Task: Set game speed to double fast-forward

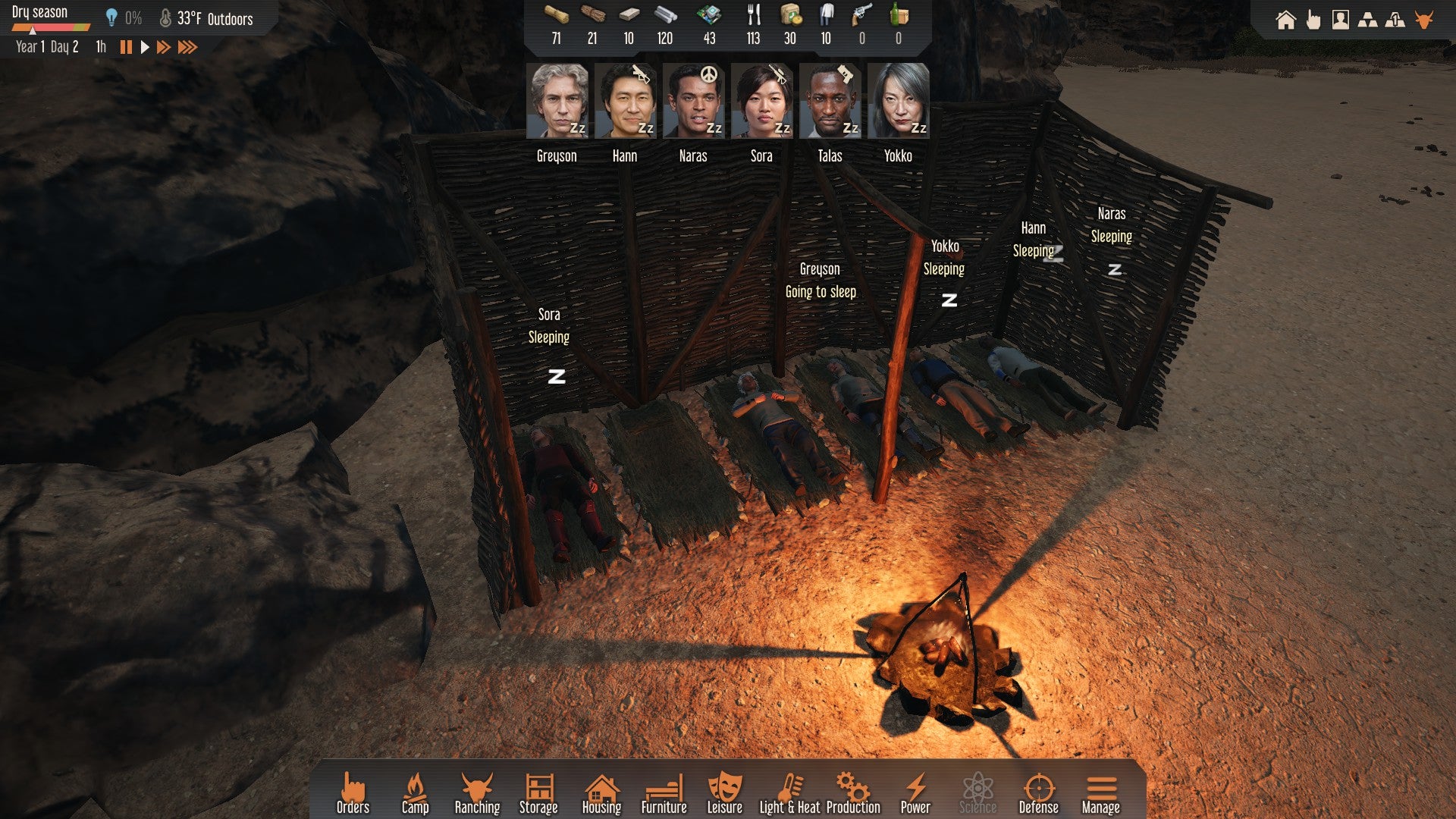Action: 163,47
